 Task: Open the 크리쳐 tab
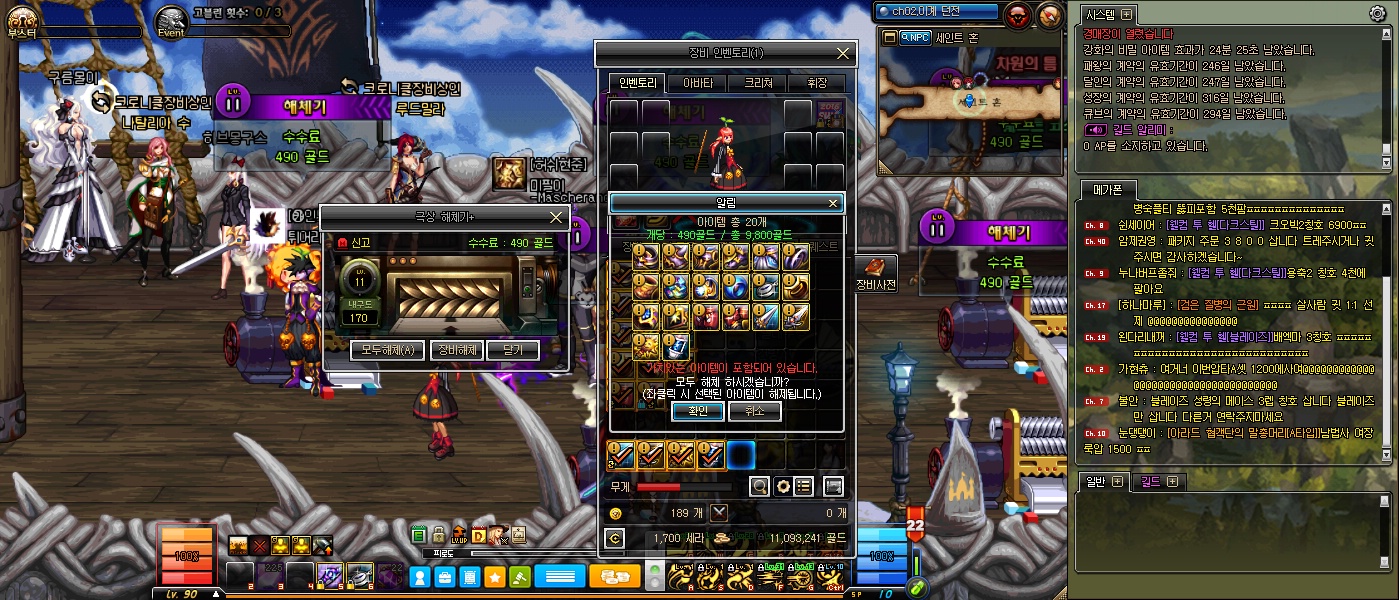[x=757, y=83]
